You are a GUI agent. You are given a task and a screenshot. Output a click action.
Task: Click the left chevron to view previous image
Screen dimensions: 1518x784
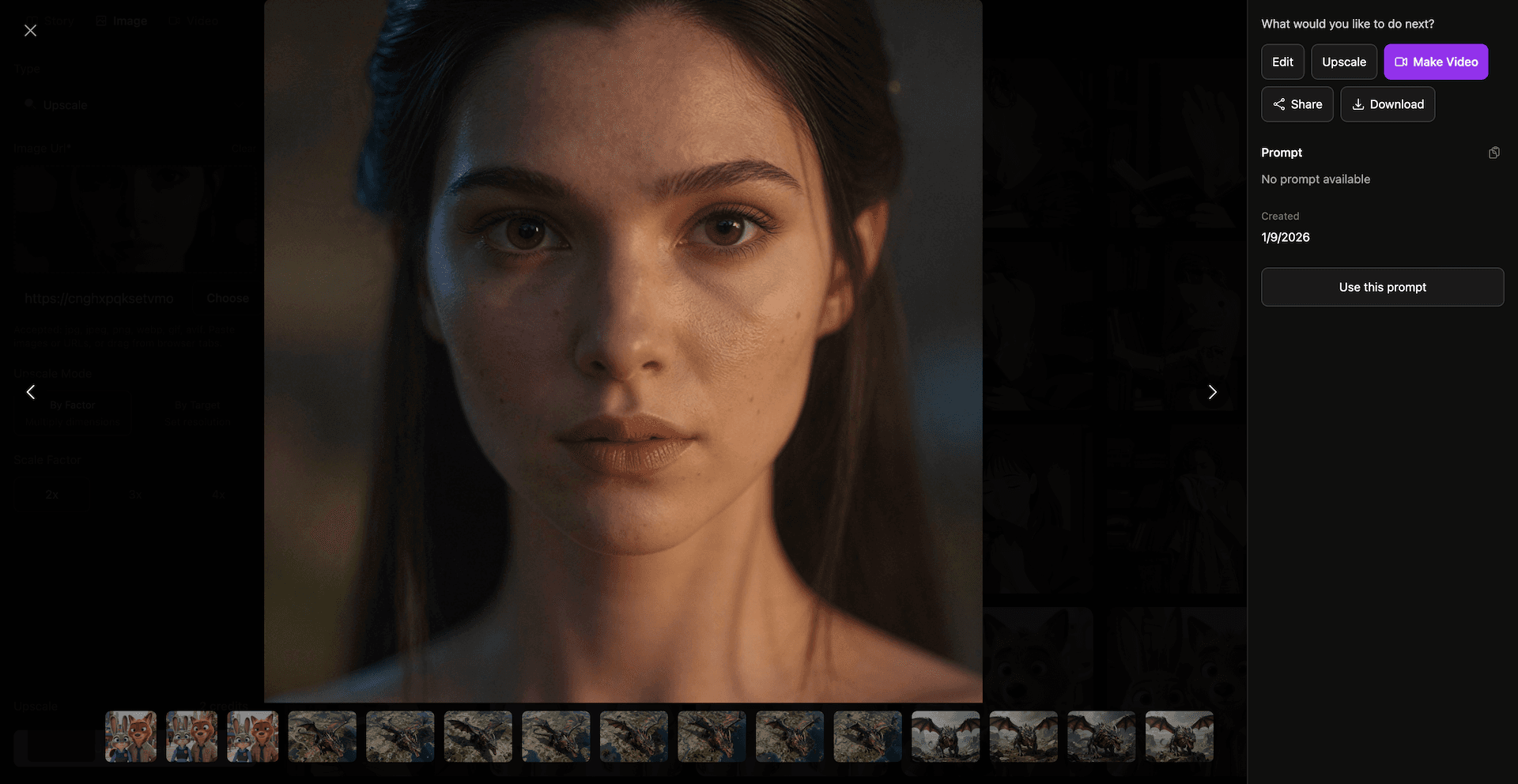31,391
